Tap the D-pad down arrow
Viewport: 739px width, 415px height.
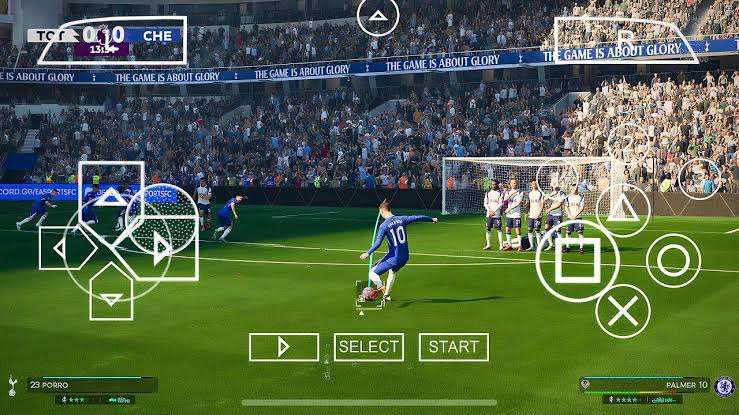pos(112,294)
